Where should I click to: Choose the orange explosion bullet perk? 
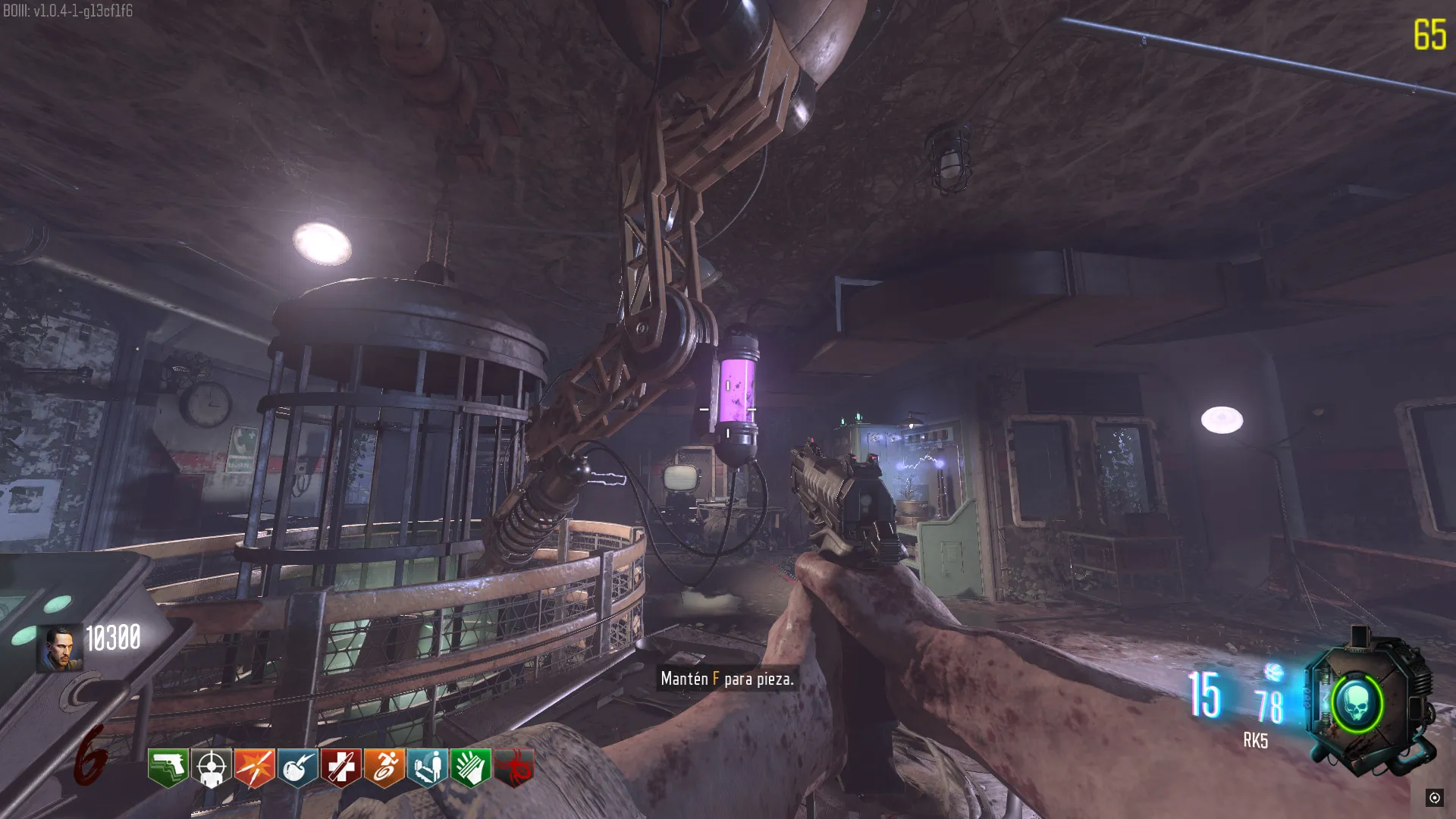(x=254, y=767)
